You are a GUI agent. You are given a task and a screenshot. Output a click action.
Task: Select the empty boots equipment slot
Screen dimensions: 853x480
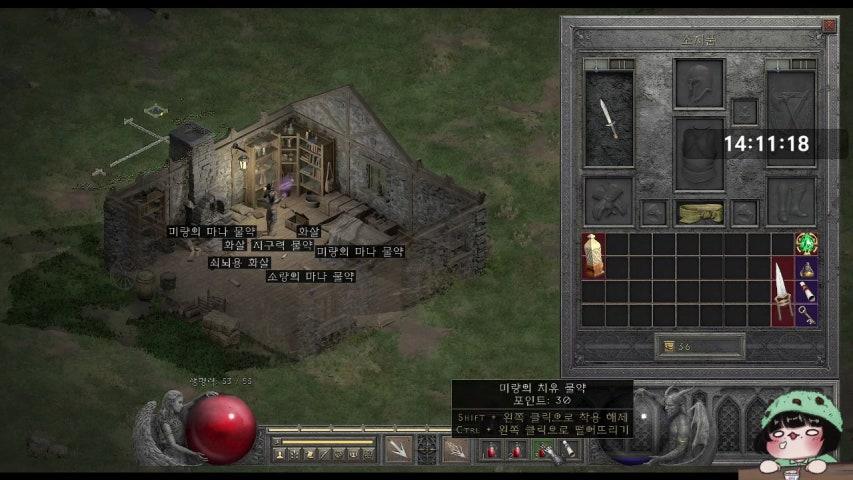coord(790,200)
